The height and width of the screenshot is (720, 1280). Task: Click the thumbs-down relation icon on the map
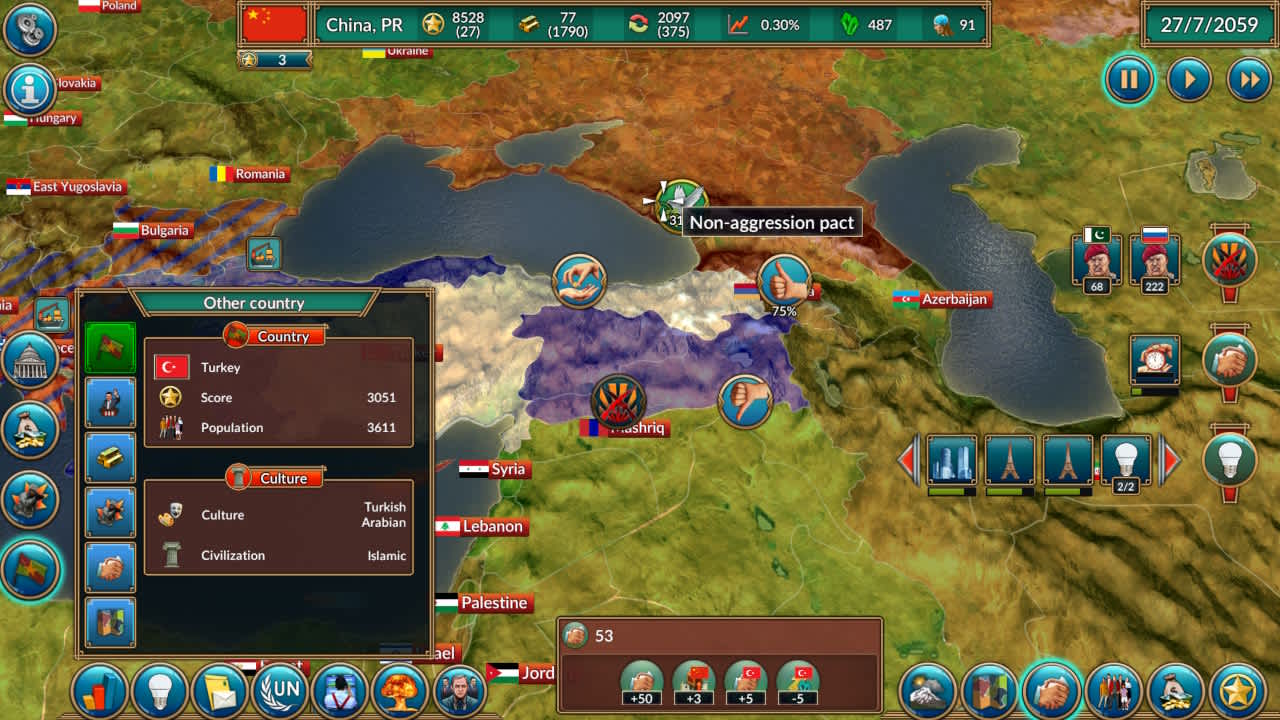[745, 398]
